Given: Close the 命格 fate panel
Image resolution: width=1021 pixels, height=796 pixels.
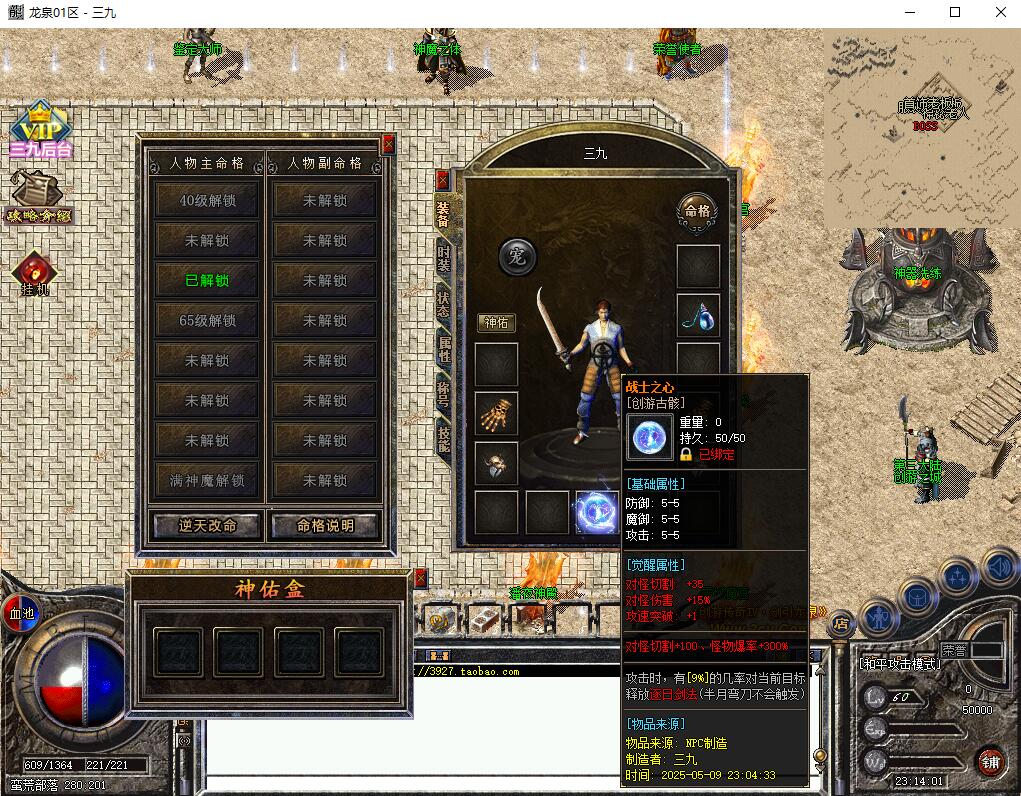Looking at the screenshot, I should (x=388, y=144).
